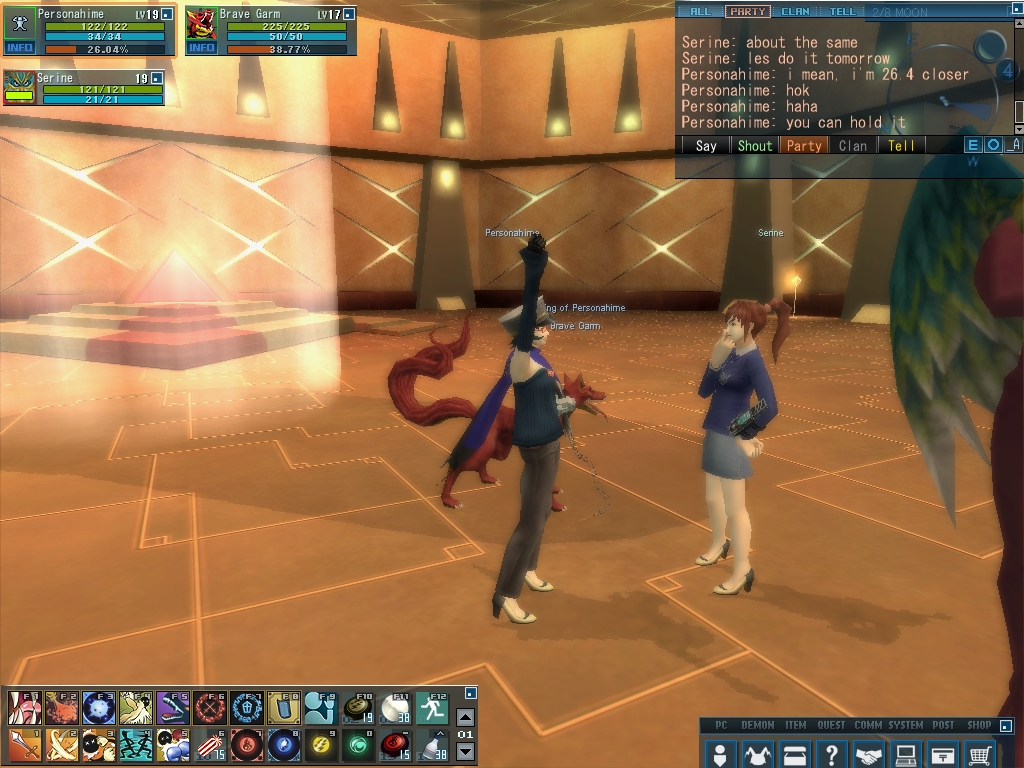Click the hotbar page down arrow
The height and width of the screenshot is (768, 1024).
tap(465, 750)
